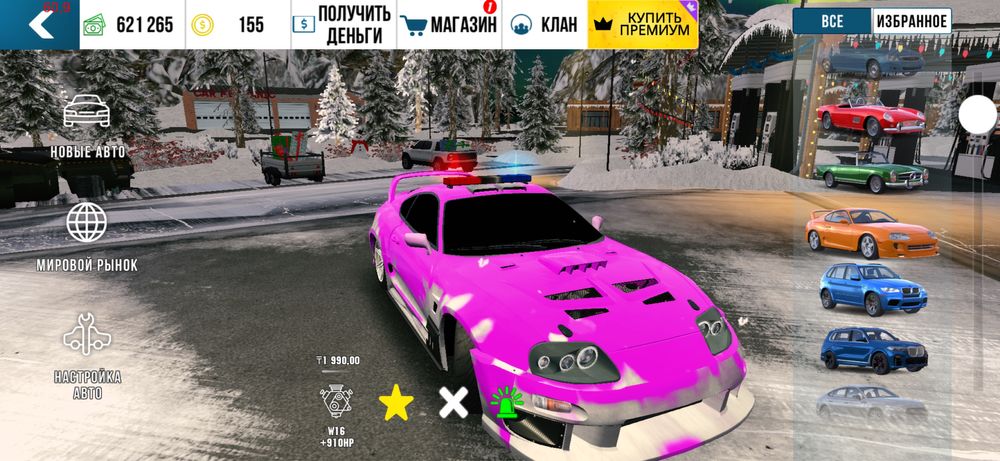This screenshot has width=1000, height=461.
Task: Switch to the Избранное tab
Action: [911, 21]
